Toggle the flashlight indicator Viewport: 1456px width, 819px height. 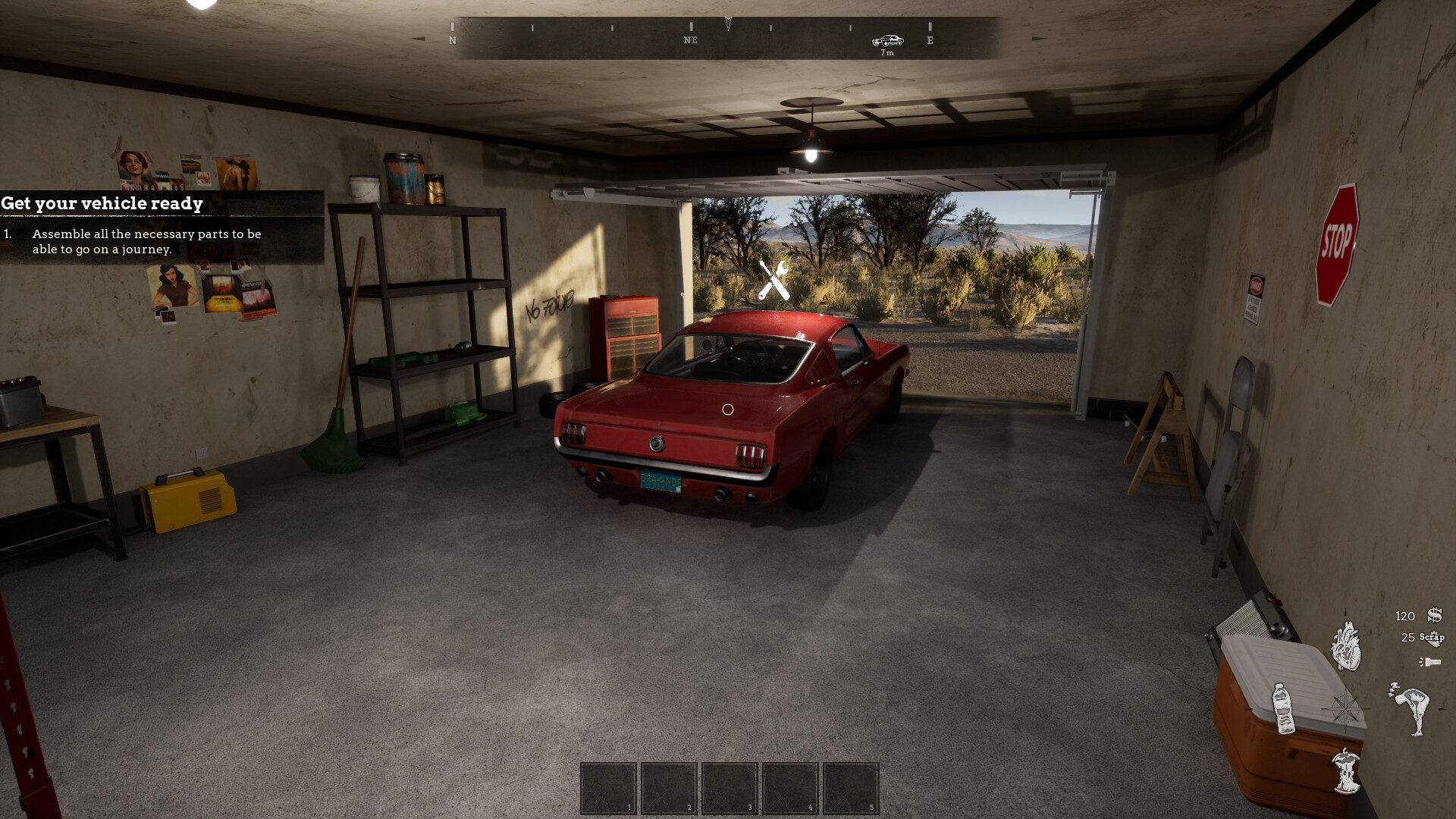[1431, 661]
